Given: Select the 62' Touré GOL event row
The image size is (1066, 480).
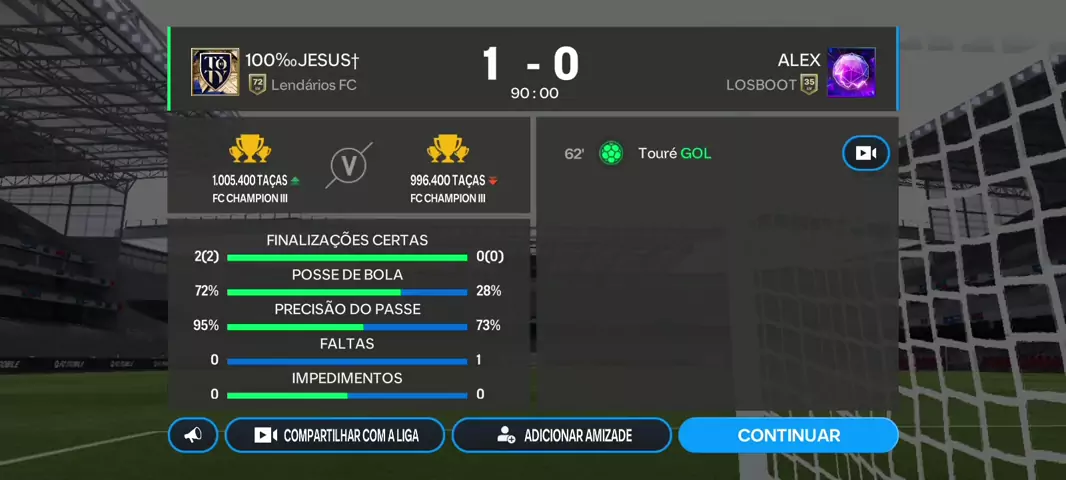Looking at the screenshot, I should click(x=660, y=153).
